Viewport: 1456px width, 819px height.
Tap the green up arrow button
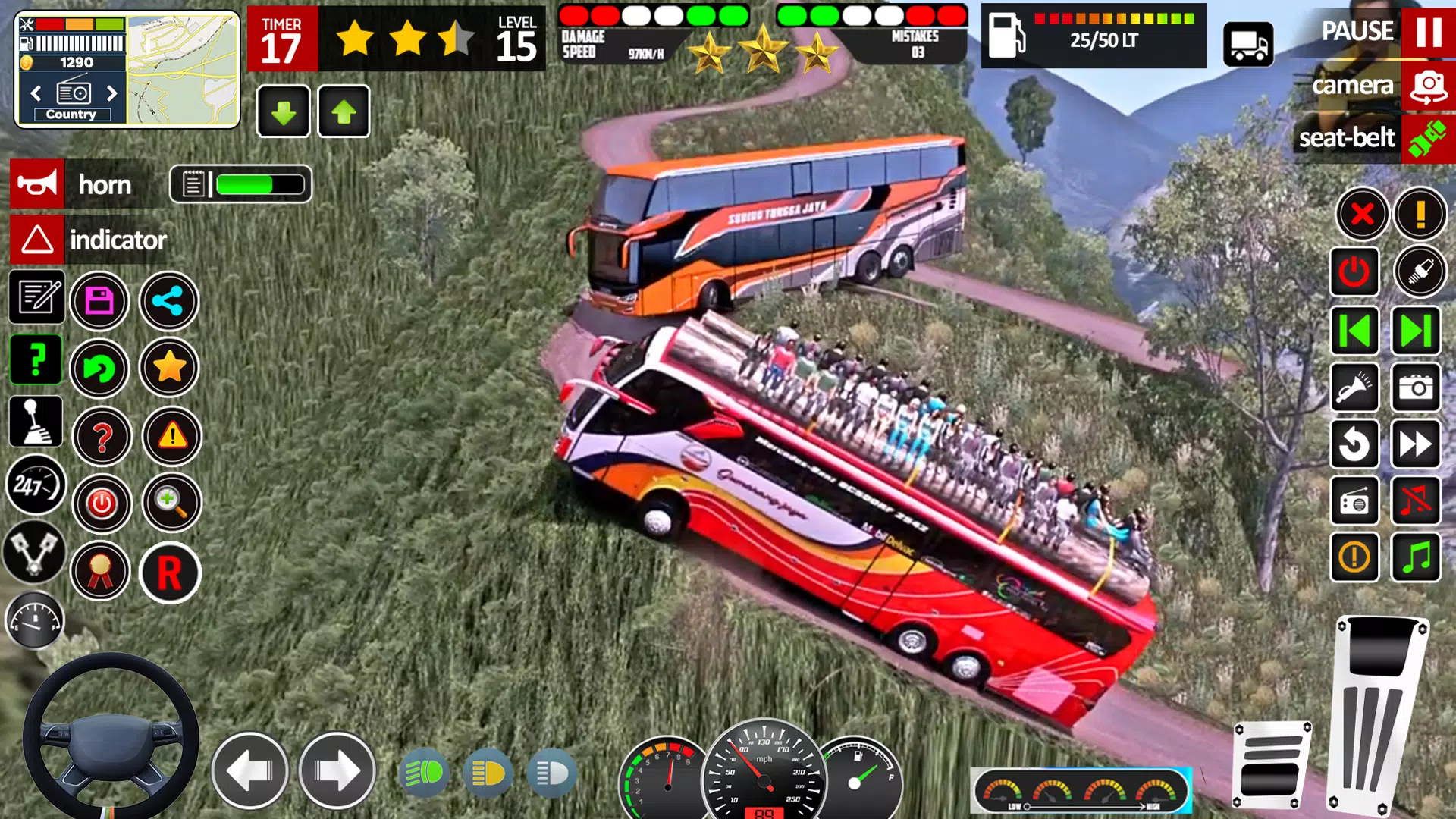(344, 112)
